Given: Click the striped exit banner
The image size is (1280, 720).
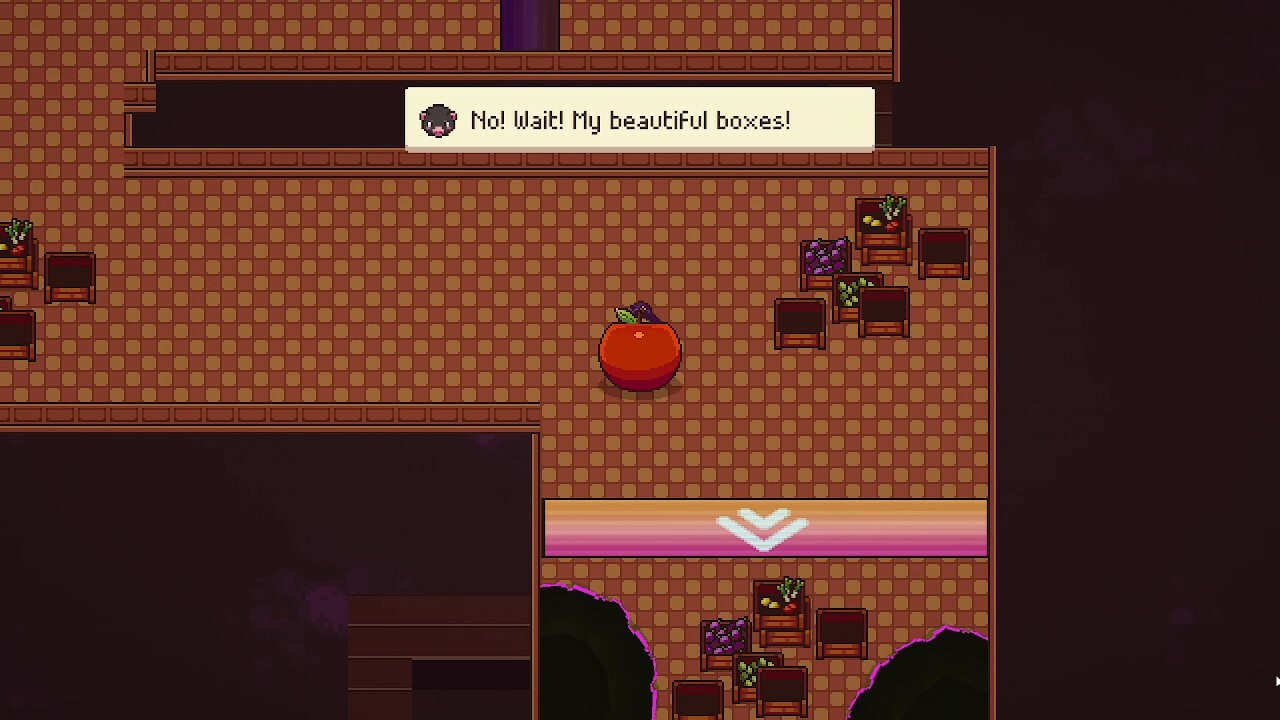Looking at the screenshot, I should 765,528.
